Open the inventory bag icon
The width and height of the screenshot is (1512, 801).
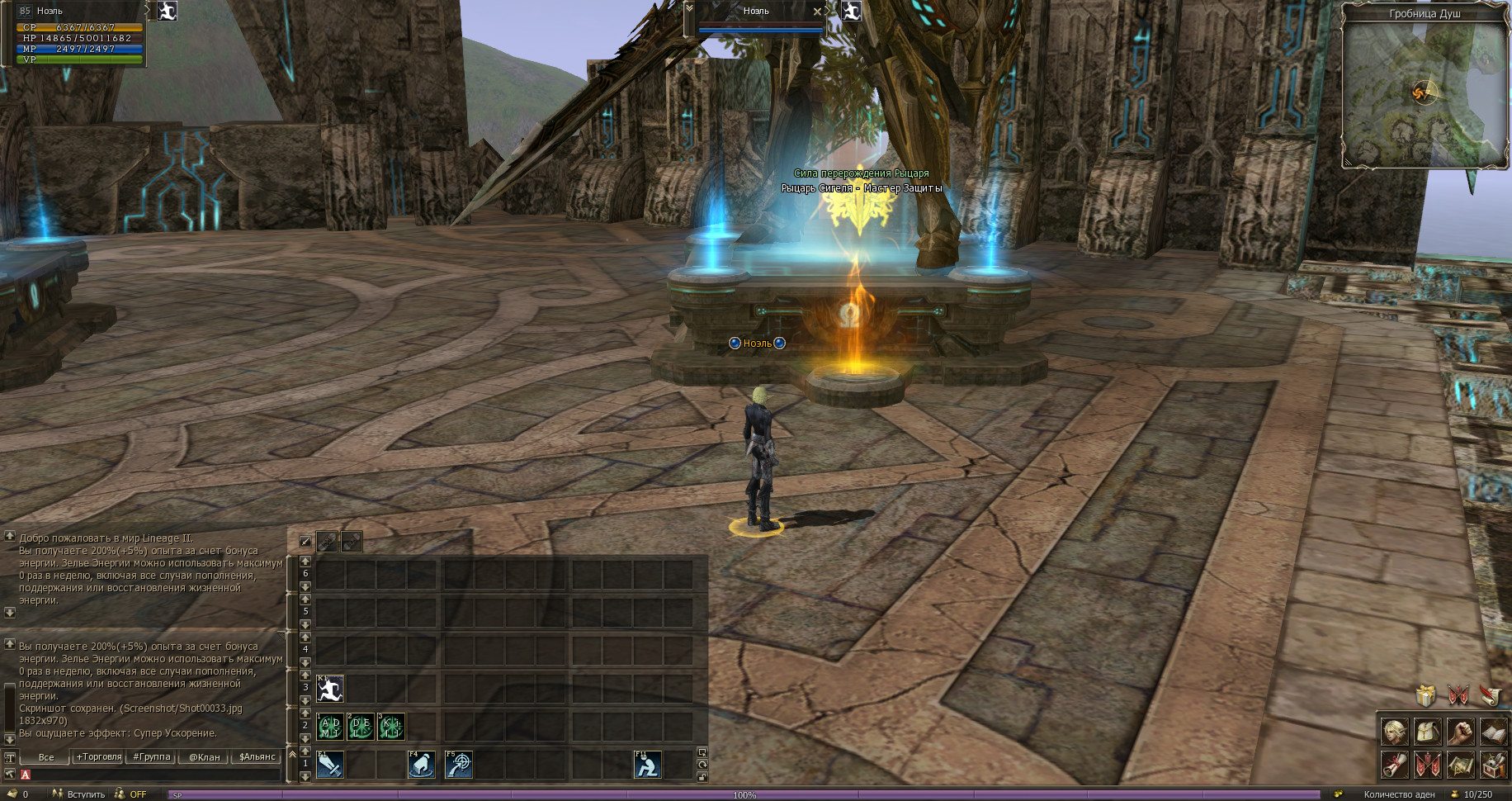(1428, 731)
